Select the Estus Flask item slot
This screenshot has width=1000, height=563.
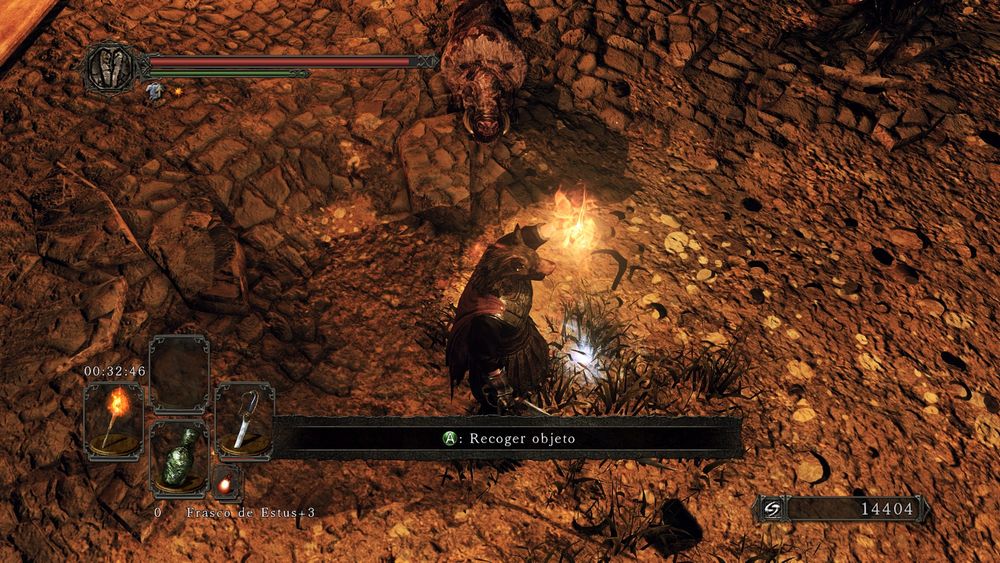179,456
